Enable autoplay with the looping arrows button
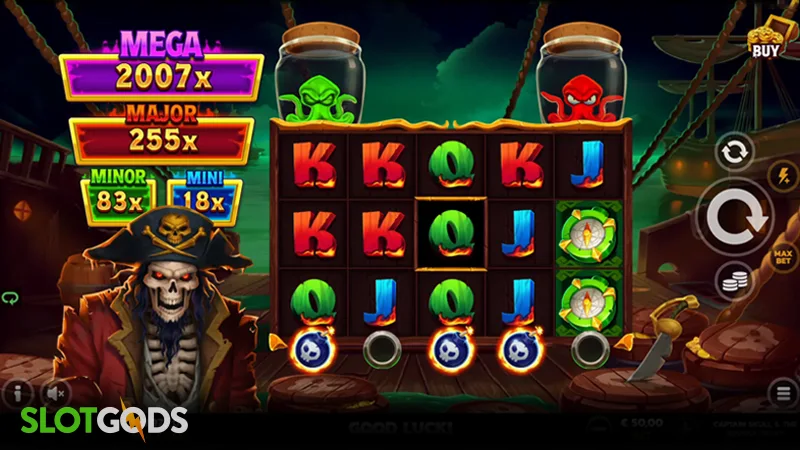 733,152
